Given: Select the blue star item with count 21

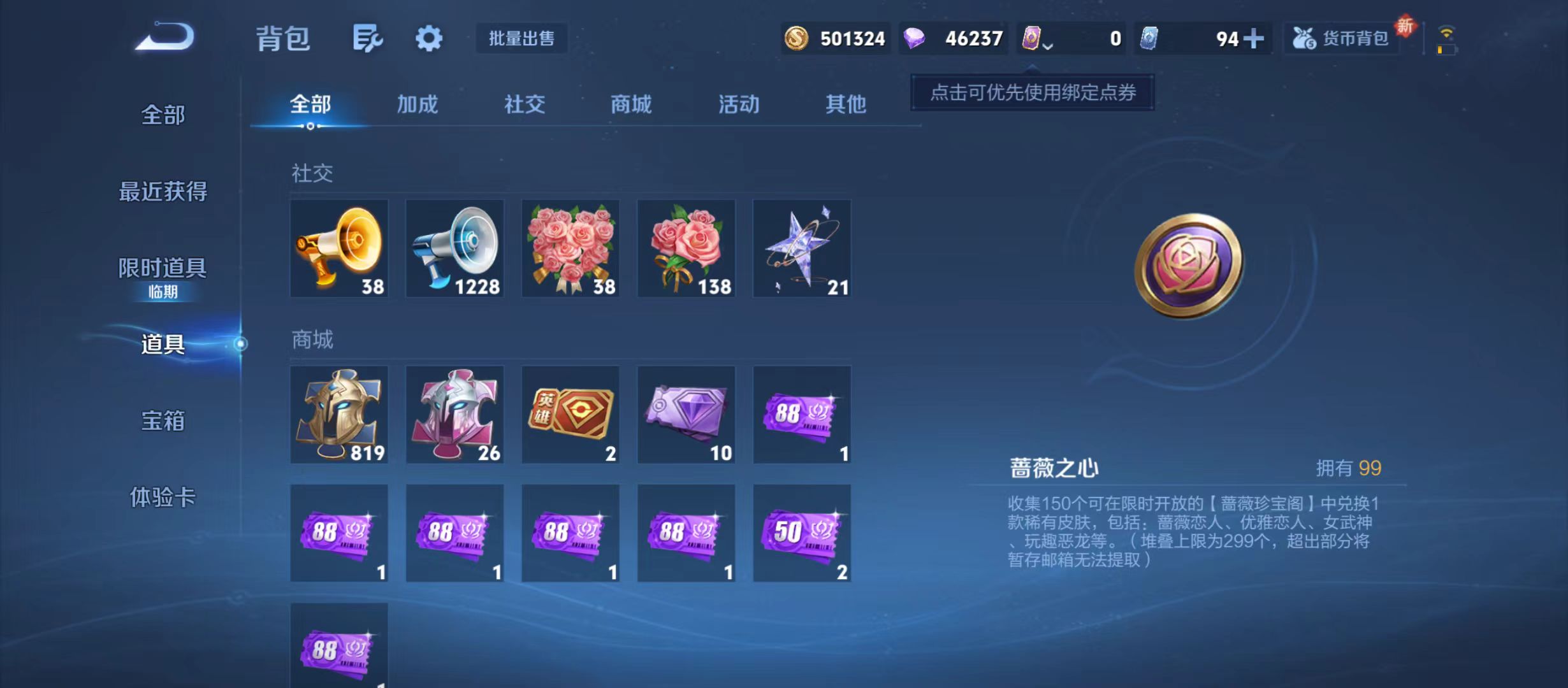Looking at the screenshot, I should (802, 248).
